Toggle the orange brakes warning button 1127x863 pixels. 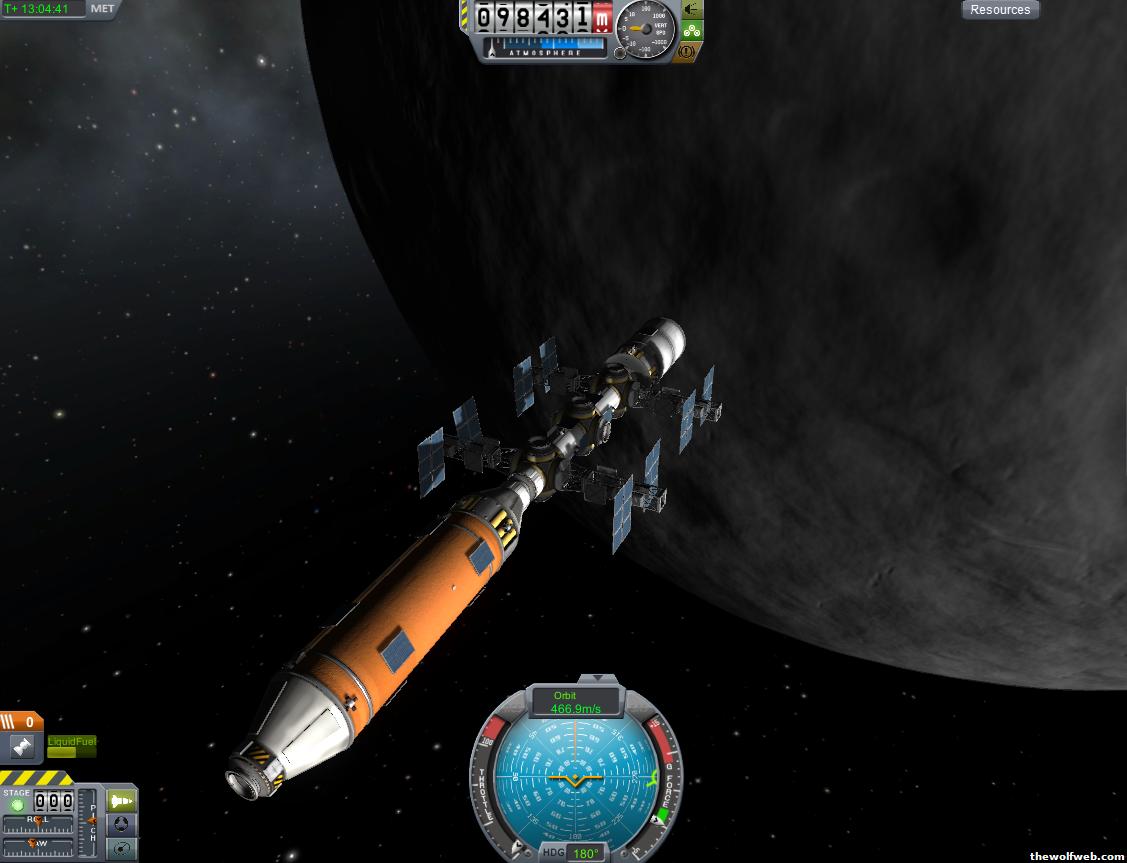(688, 51)
